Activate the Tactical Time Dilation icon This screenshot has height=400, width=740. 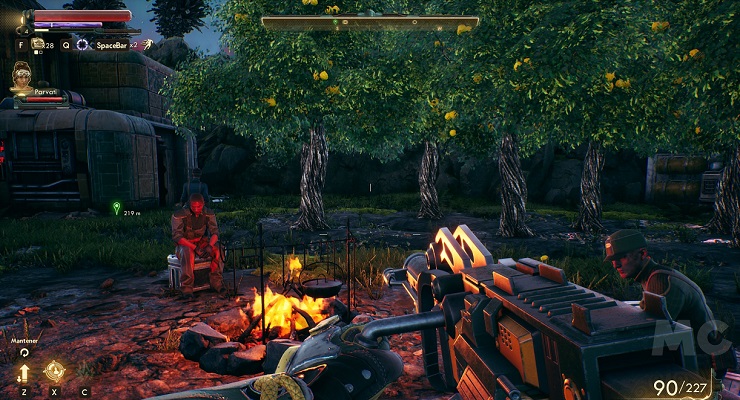[x=84, y=45]
